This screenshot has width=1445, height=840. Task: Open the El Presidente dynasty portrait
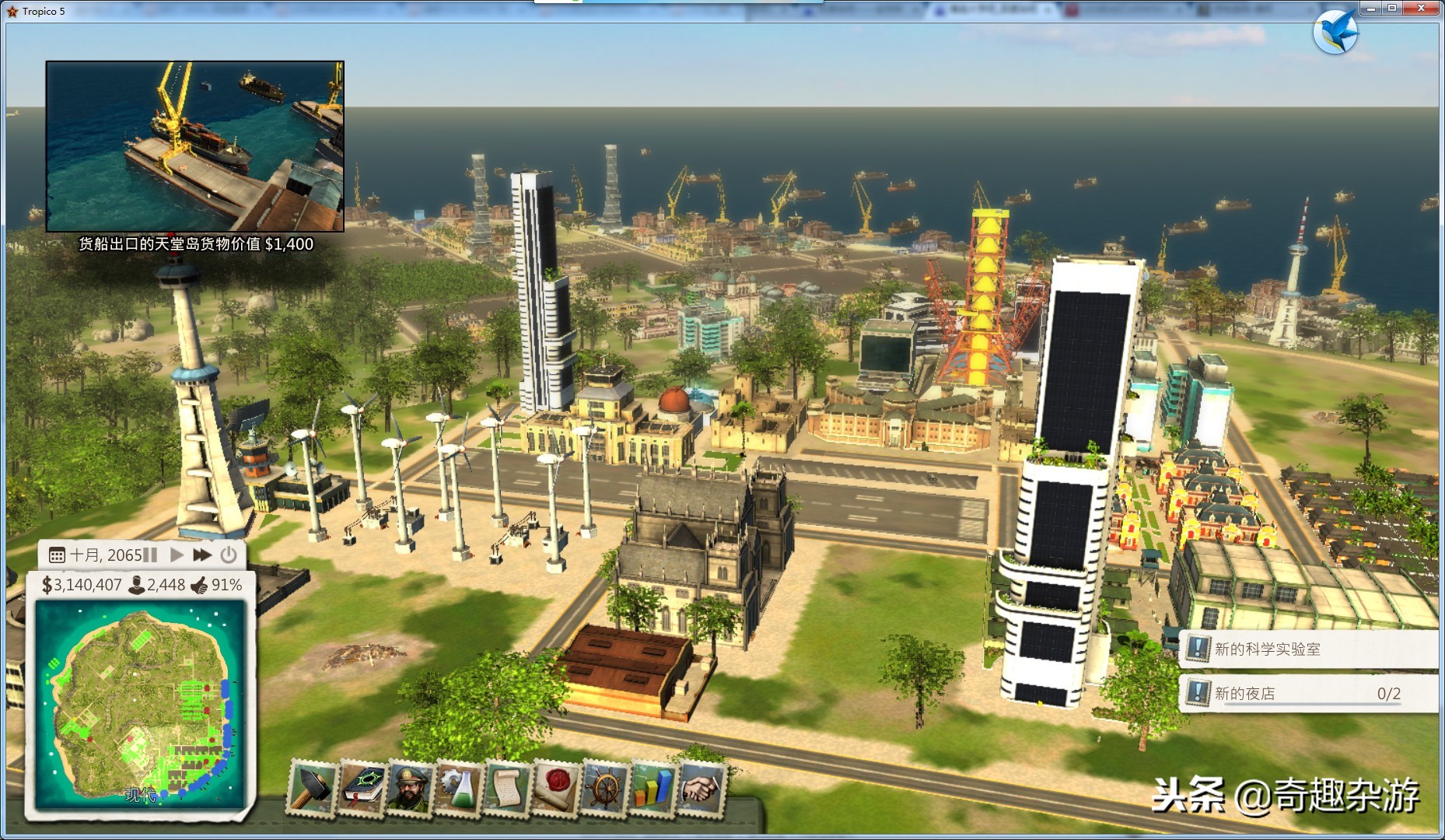tap(410, 788)
